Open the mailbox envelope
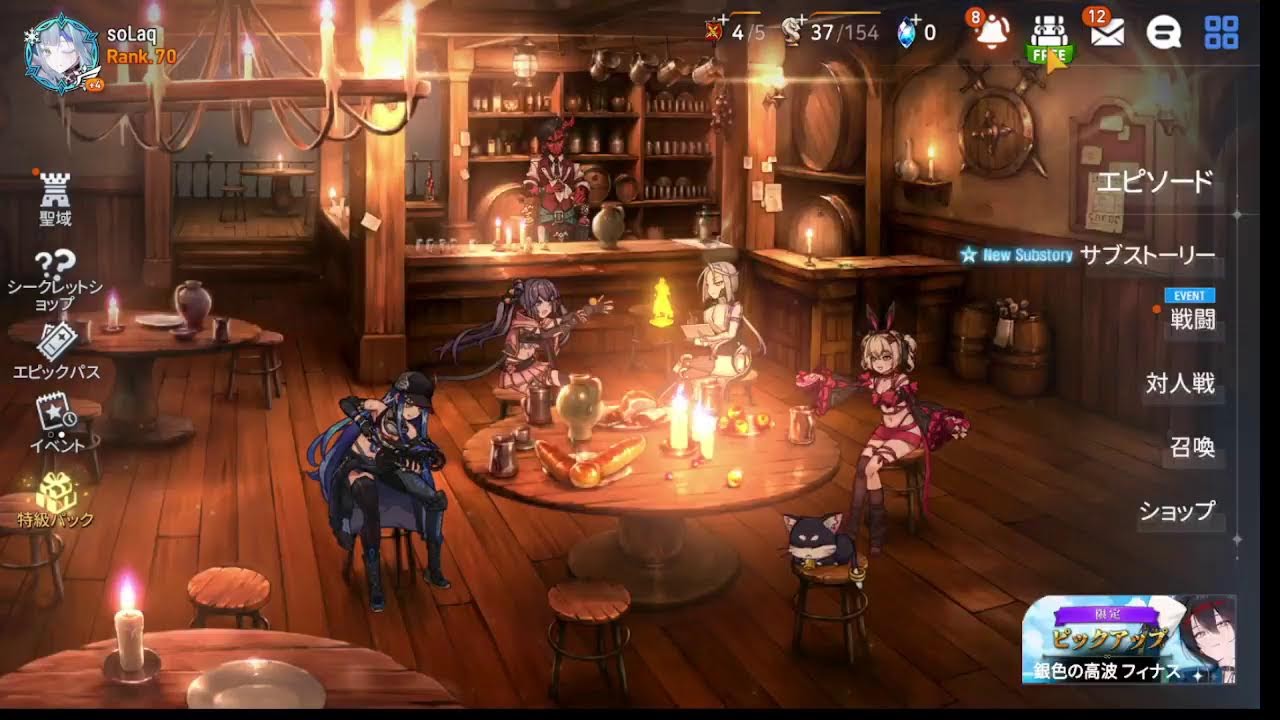 (x=1106, y=33)
